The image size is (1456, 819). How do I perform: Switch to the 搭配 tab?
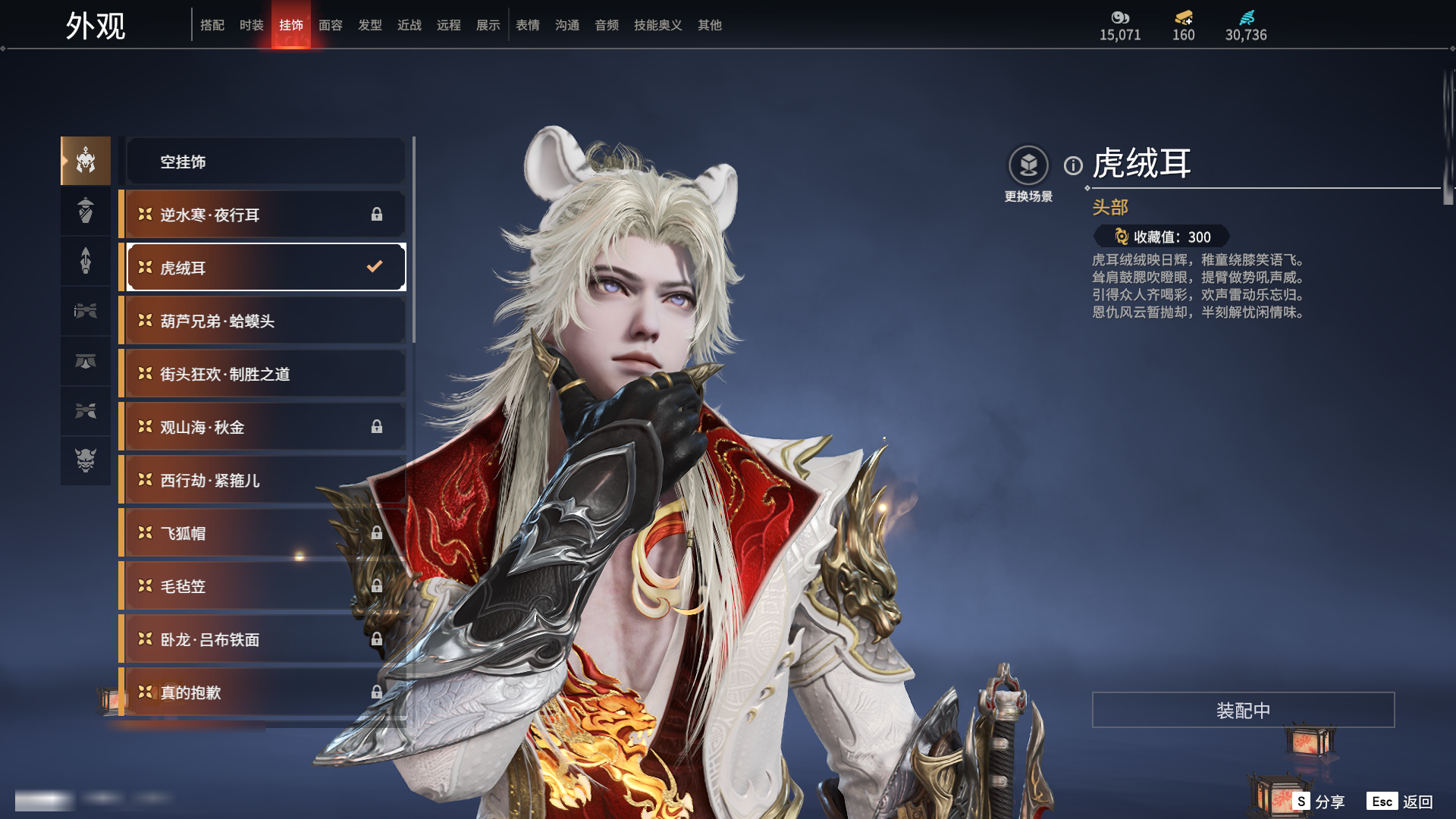coord(212,25)
